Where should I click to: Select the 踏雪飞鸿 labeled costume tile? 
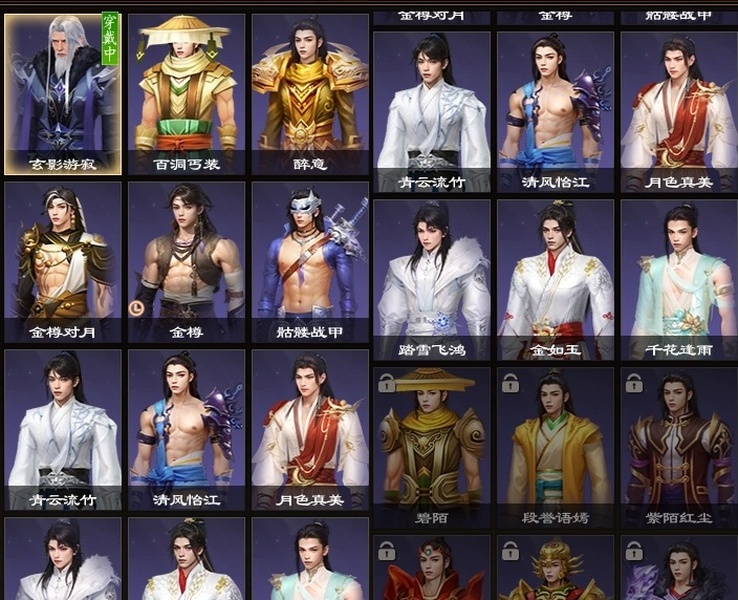tap(432, 279)
